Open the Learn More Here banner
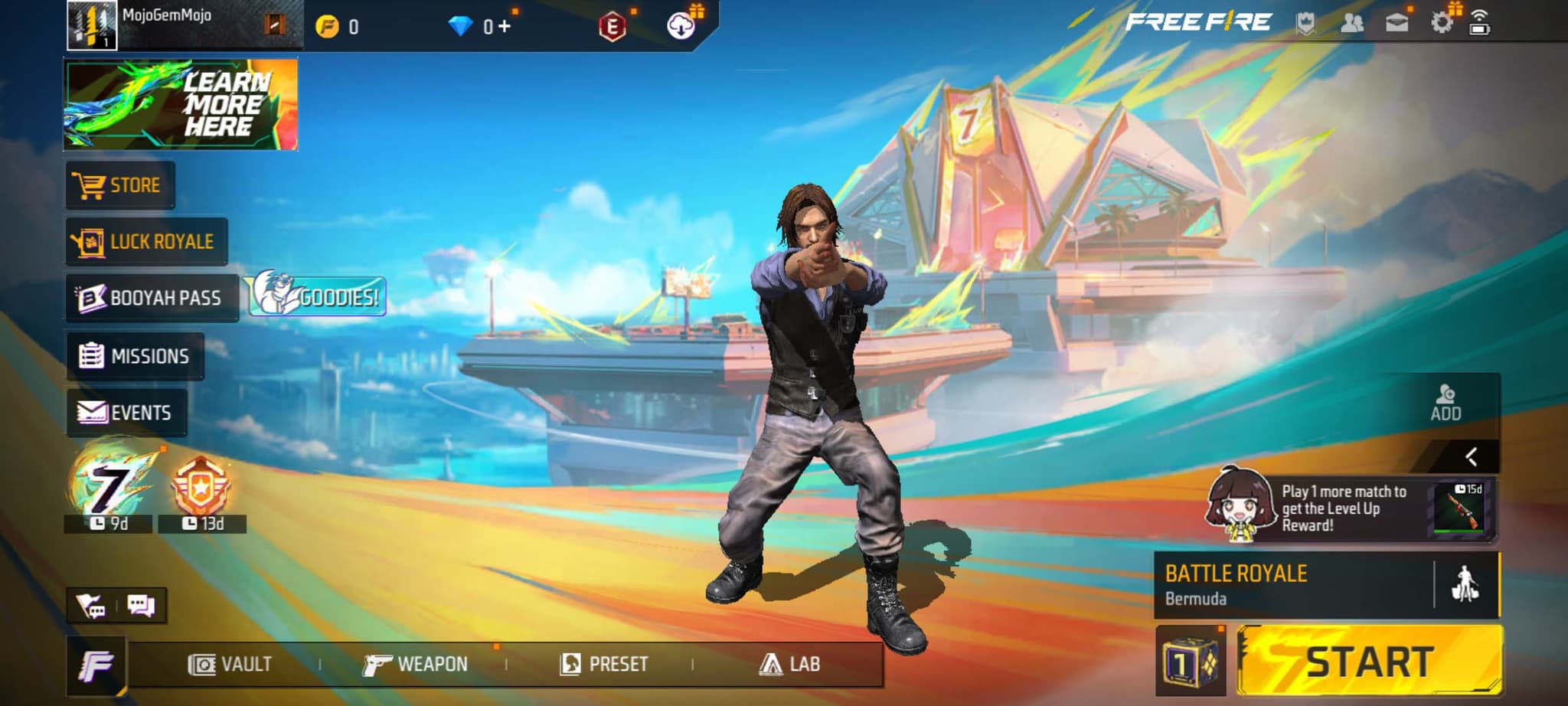1568x706 pixels. click(x=181, y=104)
